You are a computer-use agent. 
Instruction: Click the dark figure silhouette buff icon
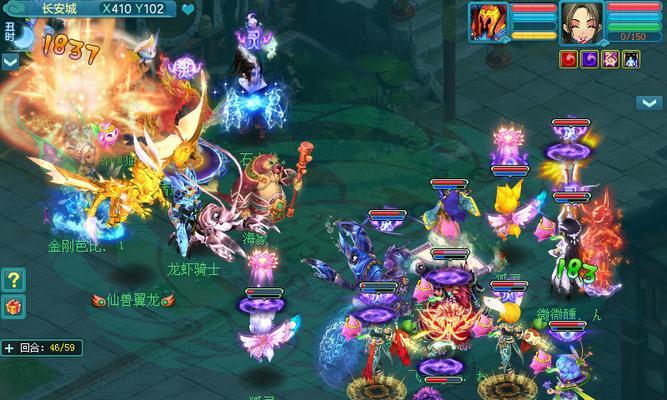coord(631,60)
